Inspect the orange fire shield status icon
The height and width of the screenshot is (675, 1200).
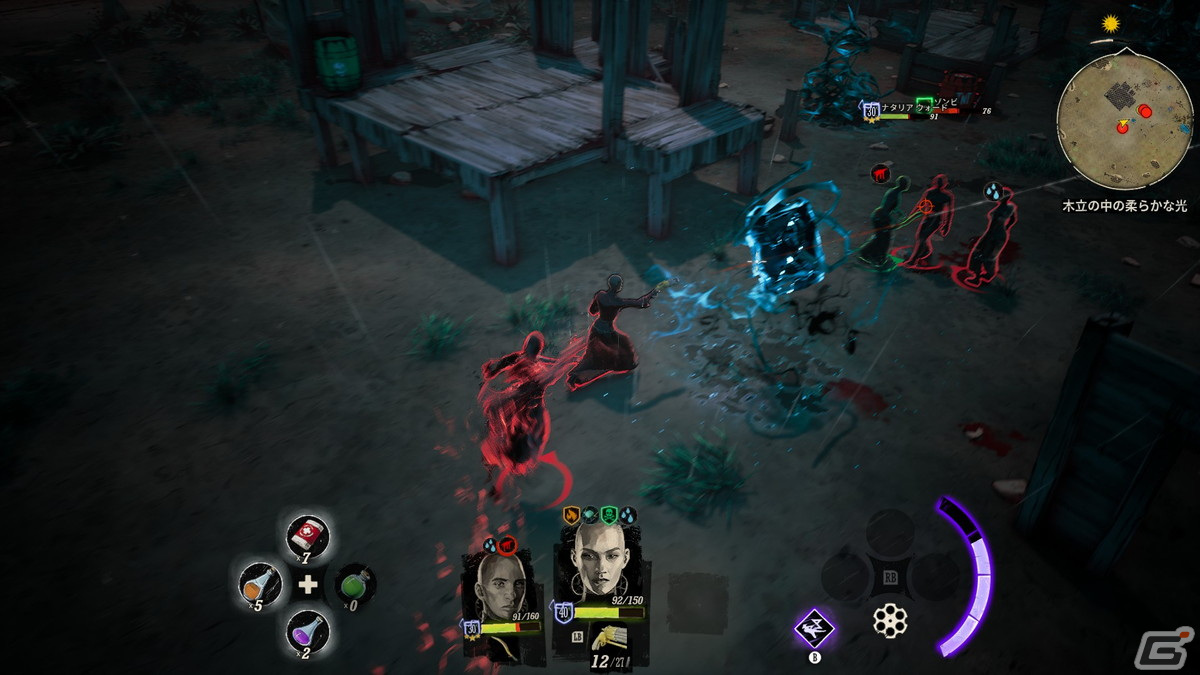(572, 516)
